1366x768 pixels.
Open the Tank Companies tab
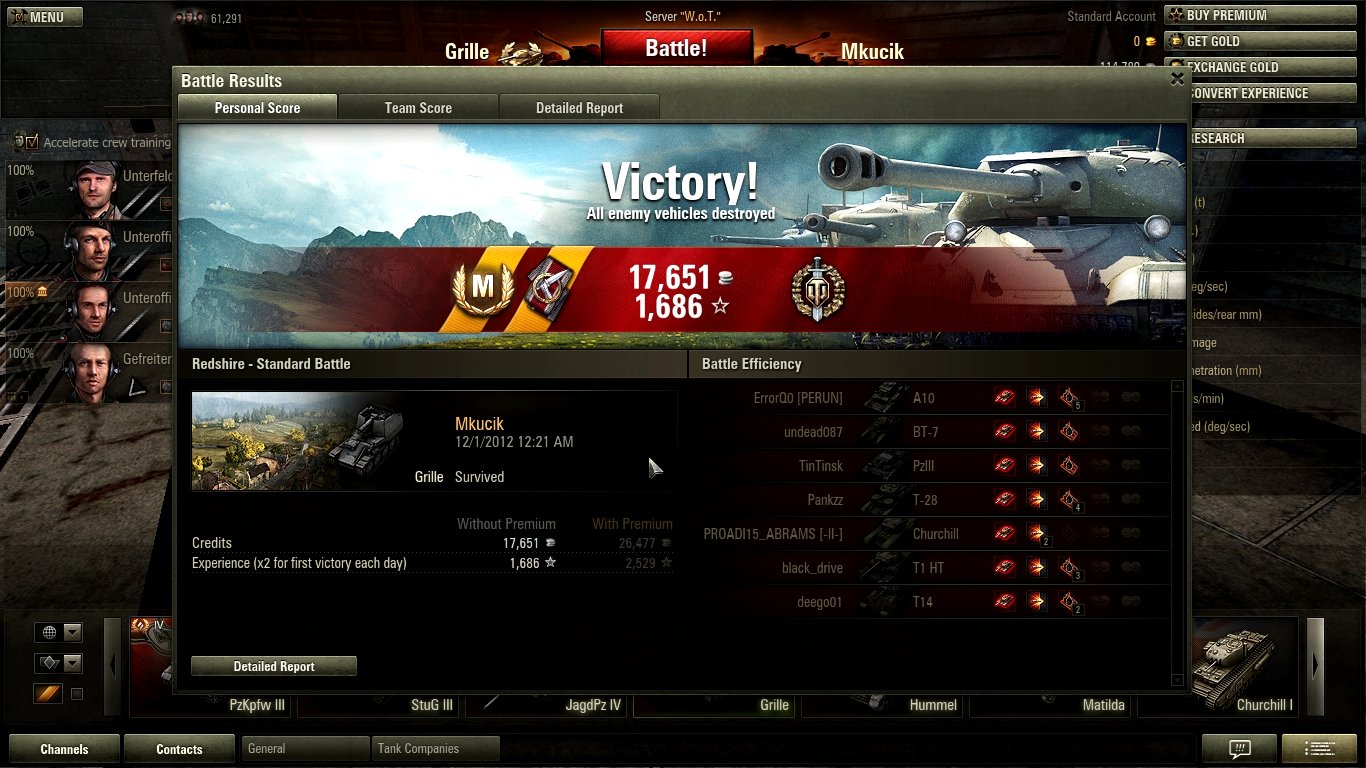[x=436, y=748]
